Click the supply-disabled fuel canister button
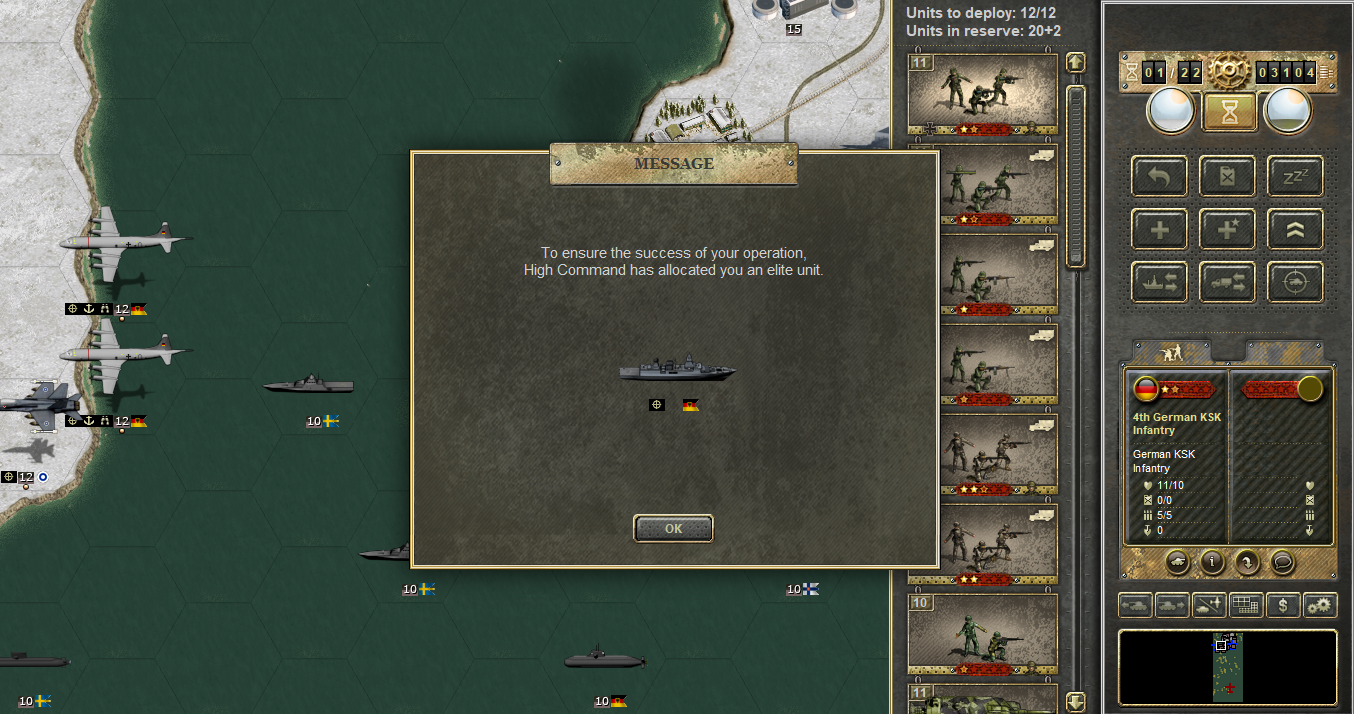The height and width of the screenshot is (714, 1354). pyautogui.click(x=1227, y=176)
